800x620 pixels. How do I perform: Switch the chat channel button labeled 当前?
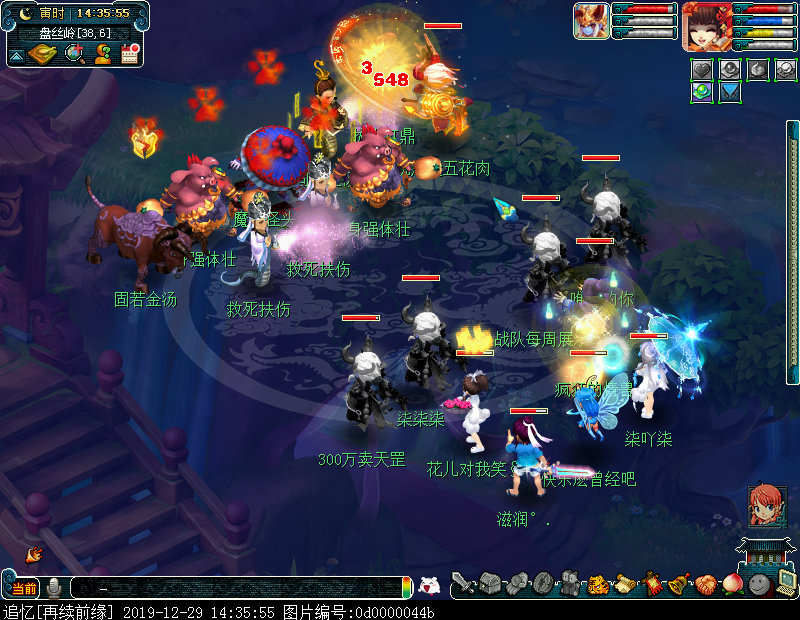point(23,588)
